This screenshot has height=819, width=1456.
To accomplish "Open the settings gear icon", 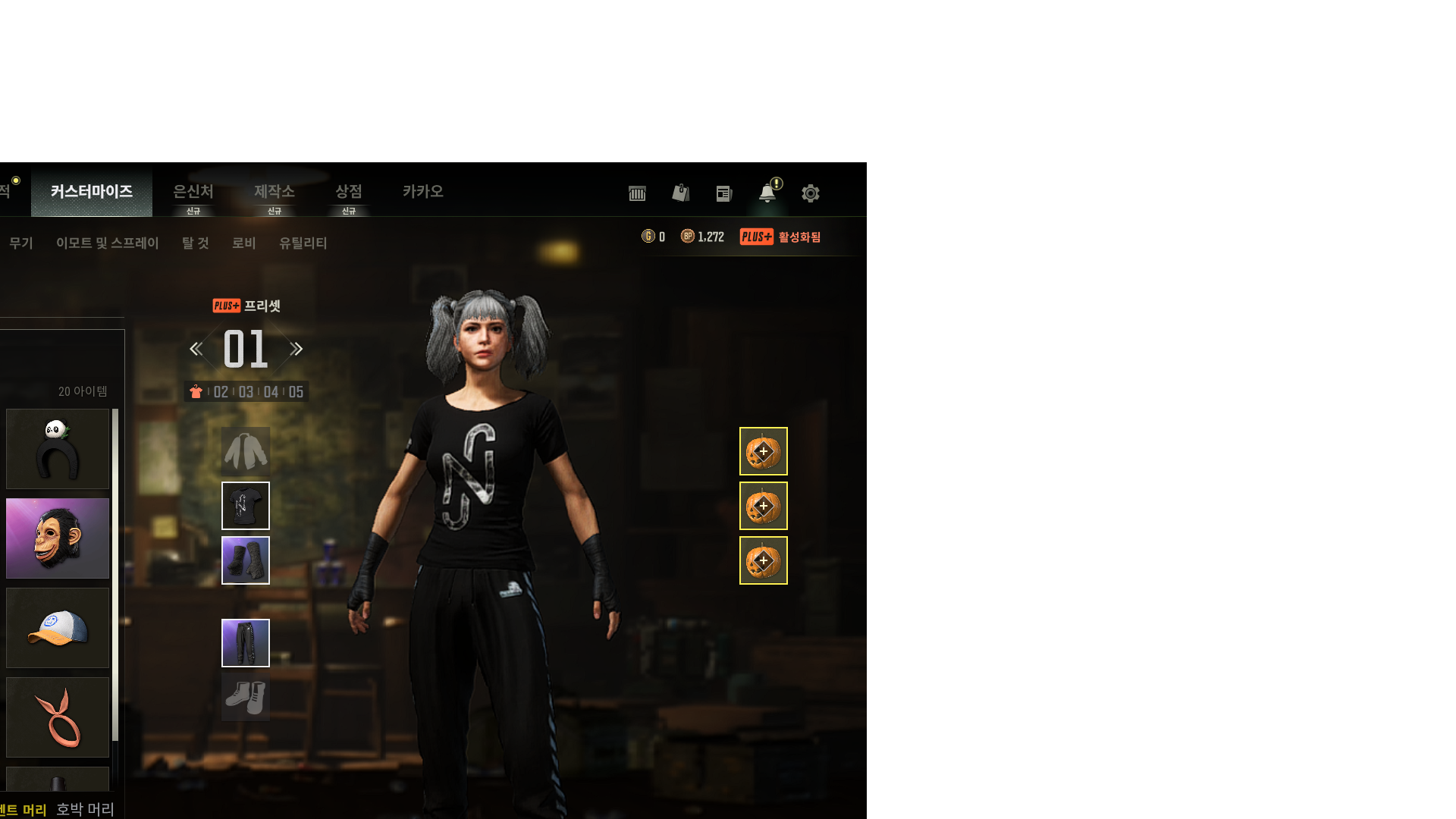I will coord(811,193).
